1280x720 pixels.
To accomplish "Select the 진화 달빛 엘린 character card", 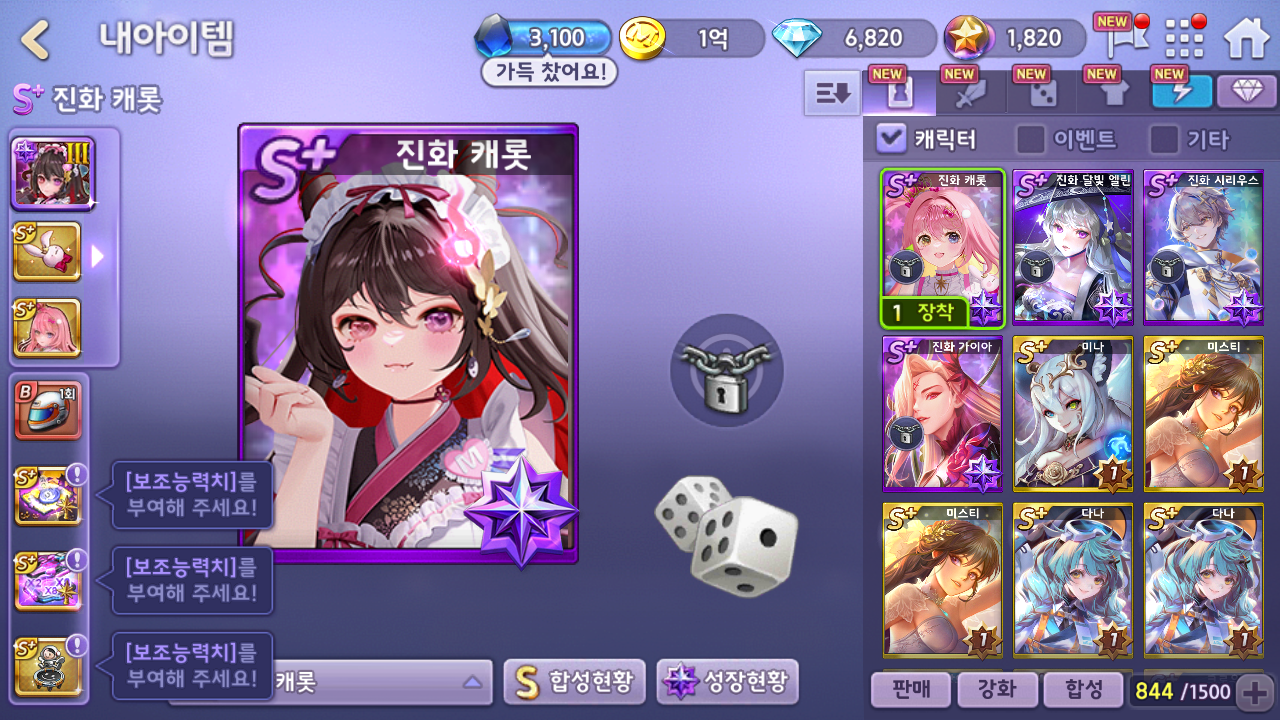I will click(x=1072, y=247).
